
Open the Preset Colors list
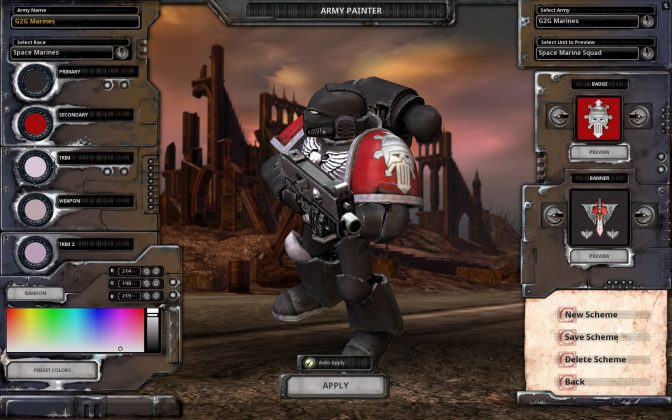point(51,370)
